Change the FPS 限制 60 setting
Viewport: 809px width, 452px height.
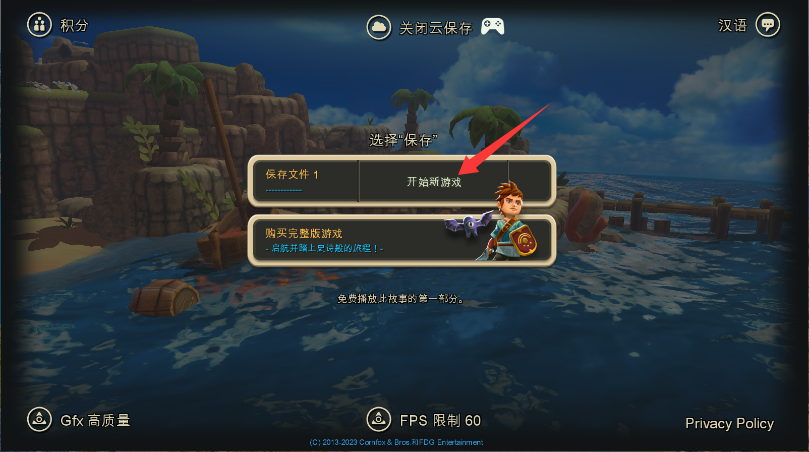(425, 420)
